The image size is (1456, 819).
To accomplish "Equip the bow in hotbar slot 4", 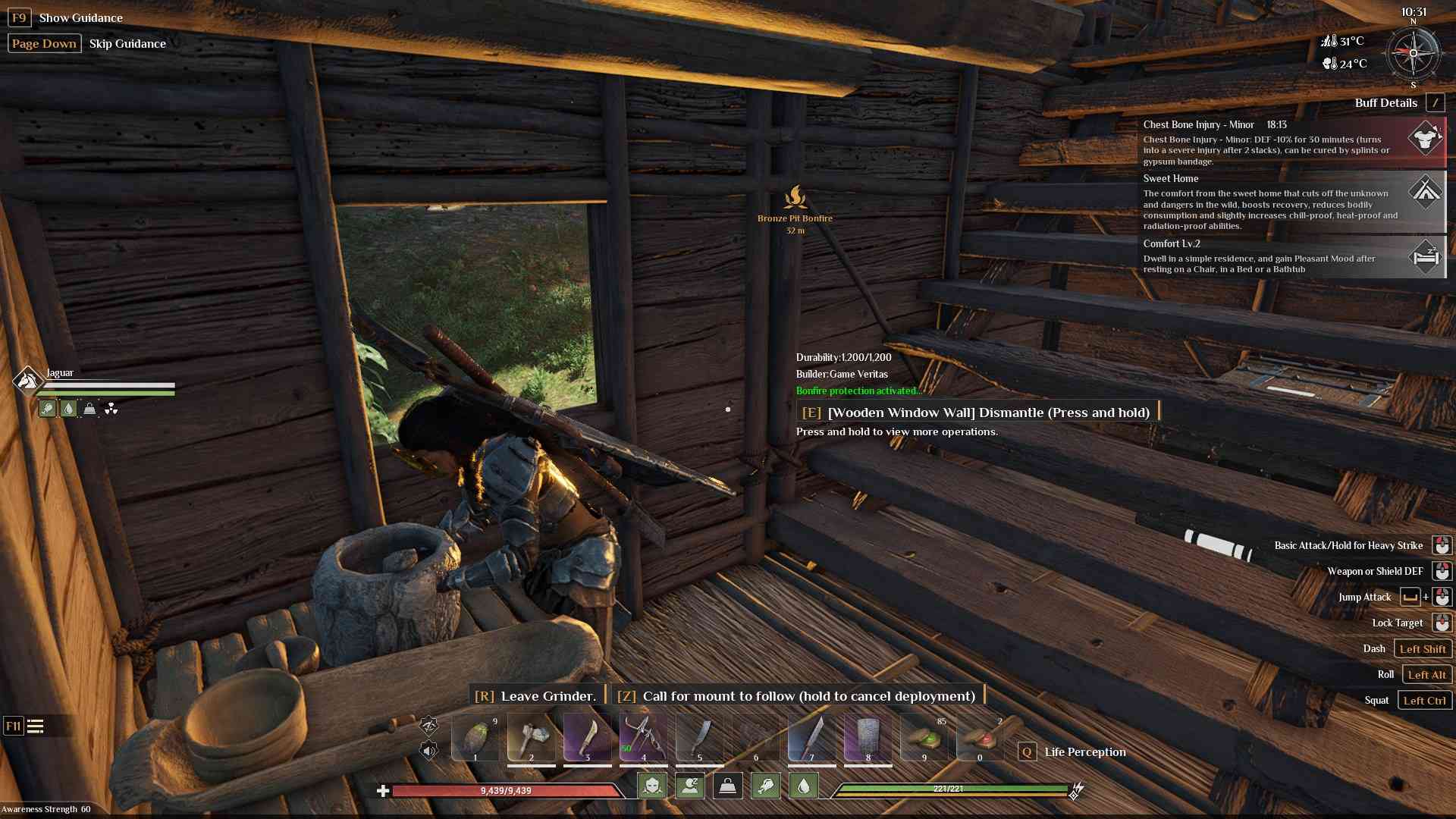I will (x=643, y=737).
